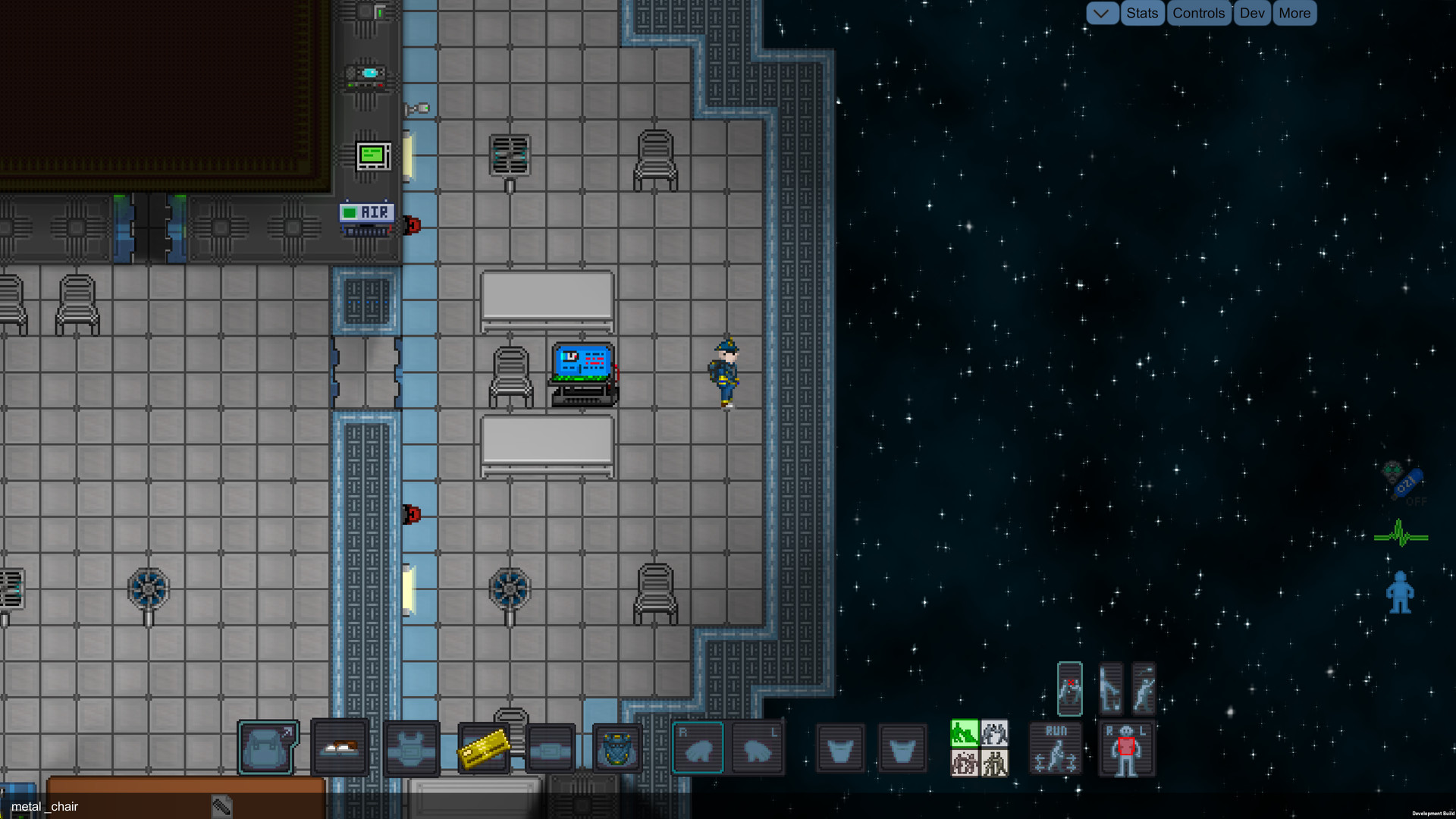This screenshot has width=1456, height=819.
Task: Click the armor suit slot
Action: click(x=412, y=747)
